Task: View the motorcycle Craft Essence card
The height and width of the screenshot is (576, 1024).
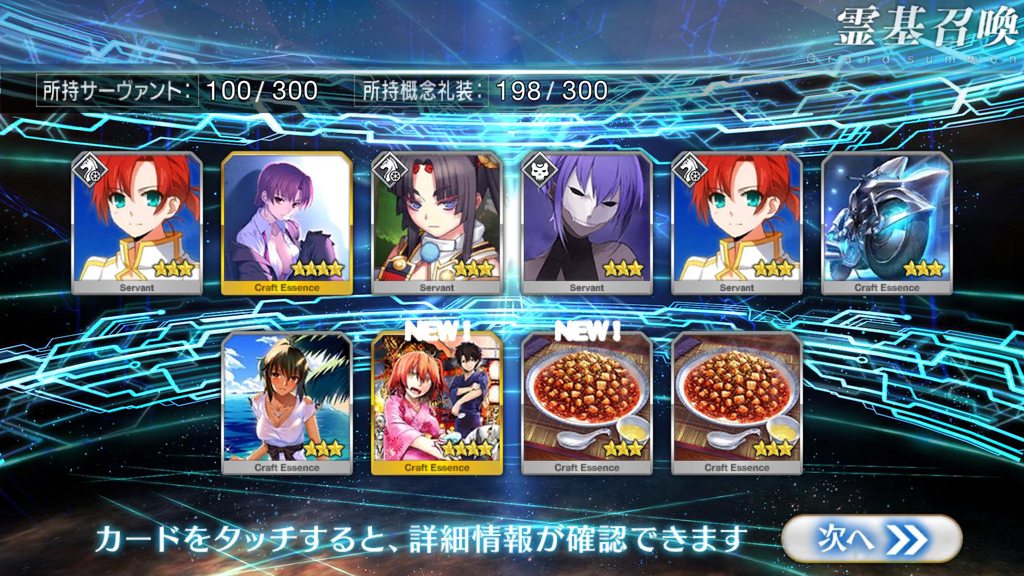Action: pyautogui.click(x=886, y=222)
